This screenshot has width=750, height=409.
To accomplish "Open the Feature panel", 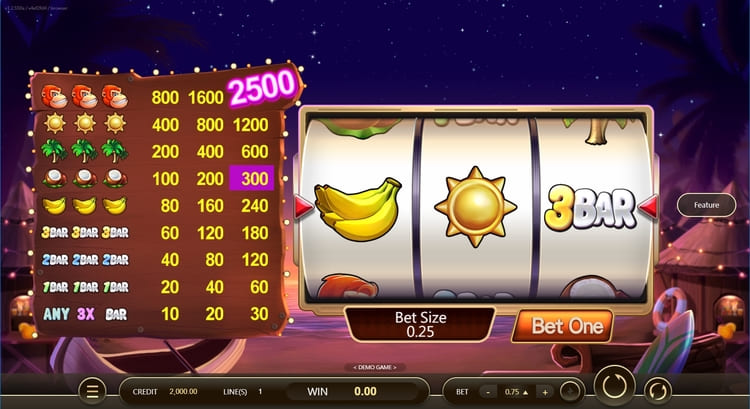I will point(706,205).
